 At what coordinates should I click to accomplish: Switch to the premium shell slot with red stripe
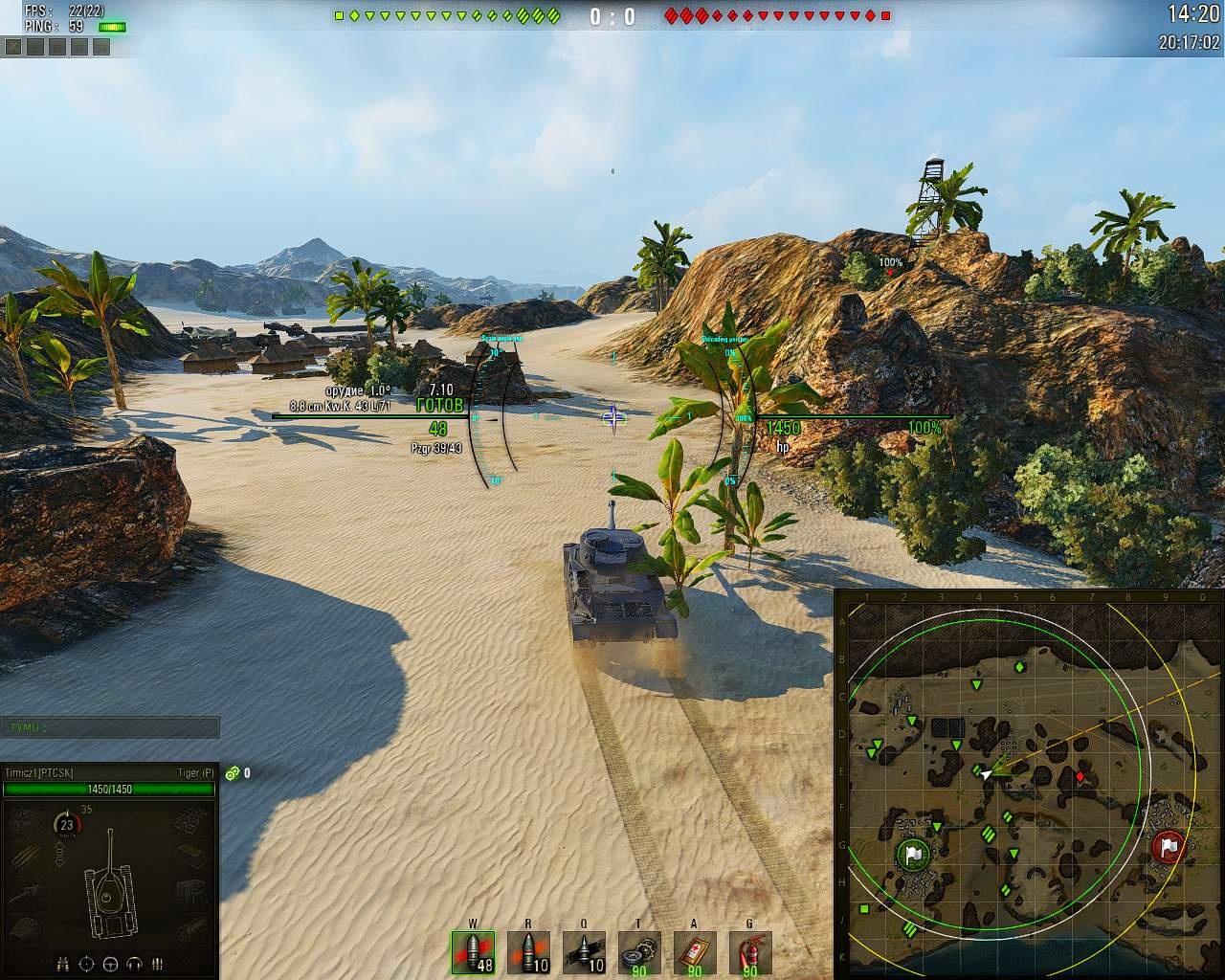[x=528, y=952]
